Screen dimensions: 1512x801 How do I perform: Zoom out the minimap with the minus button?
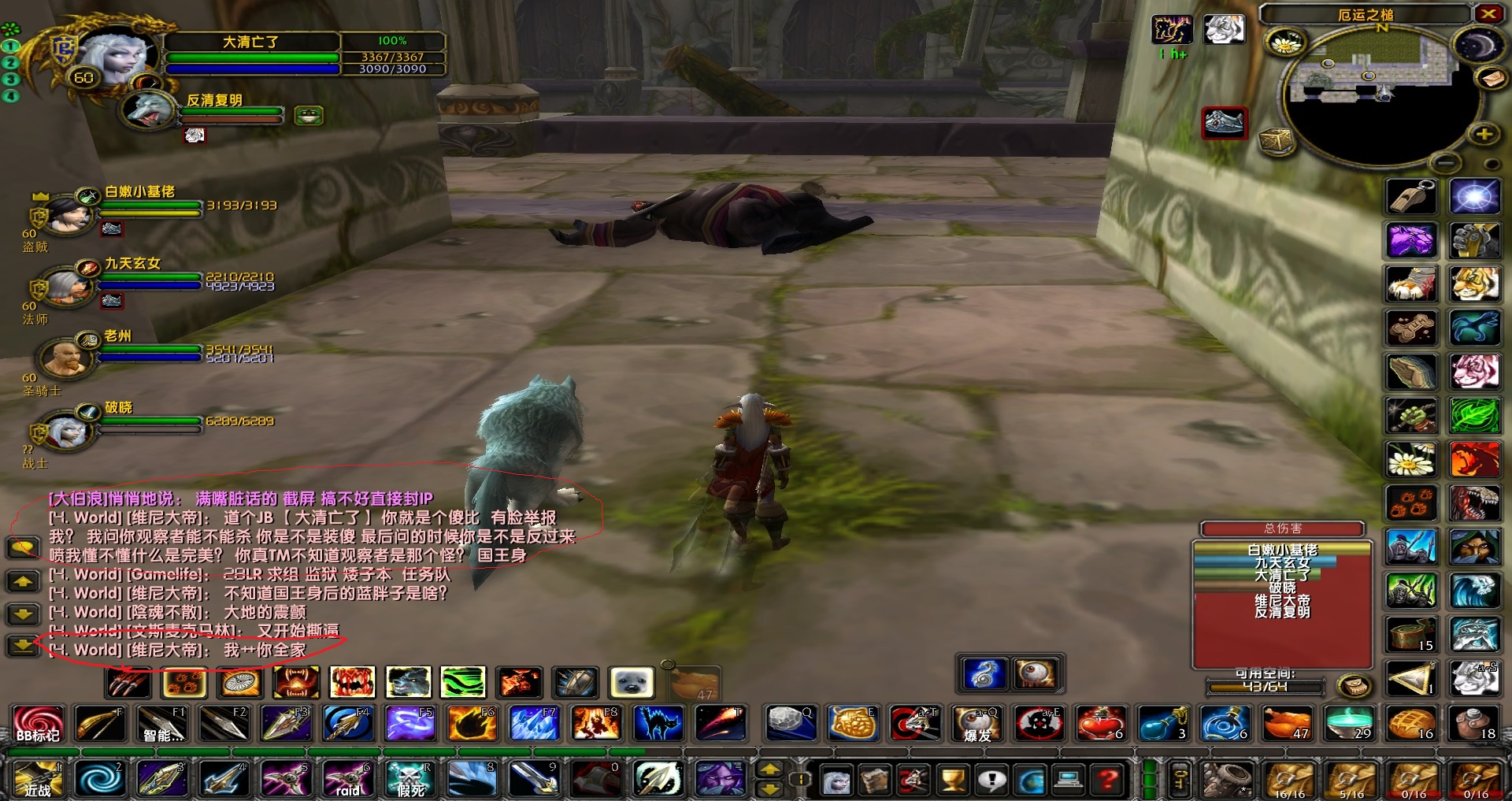[x=1445, y=162]
